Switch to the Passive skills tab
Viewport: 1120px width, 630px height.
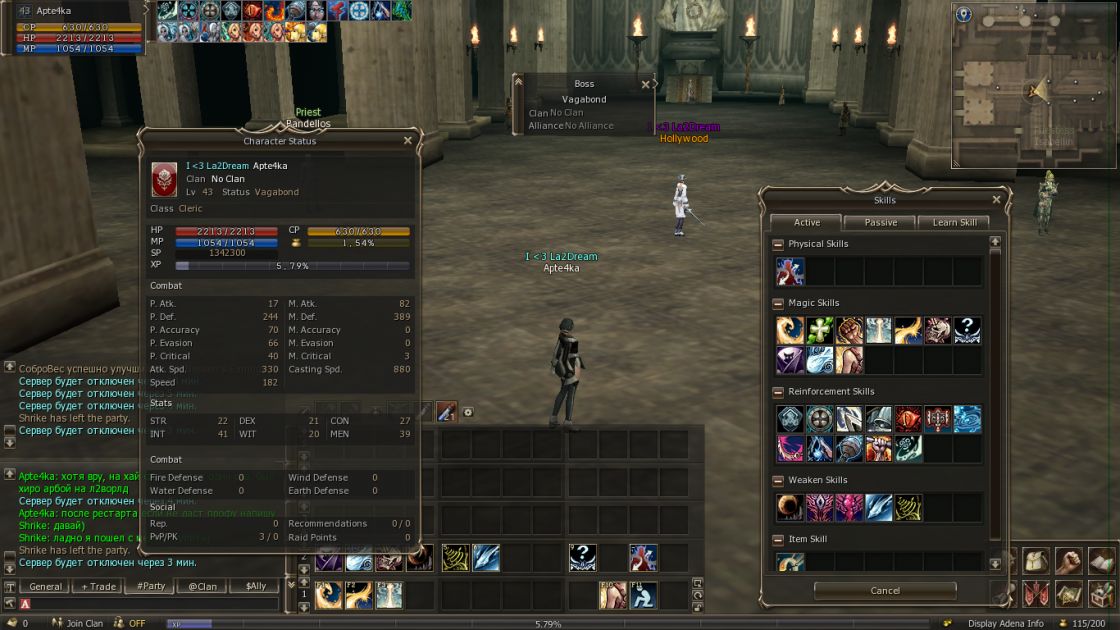pyautogui.click(x=880, y=223)
